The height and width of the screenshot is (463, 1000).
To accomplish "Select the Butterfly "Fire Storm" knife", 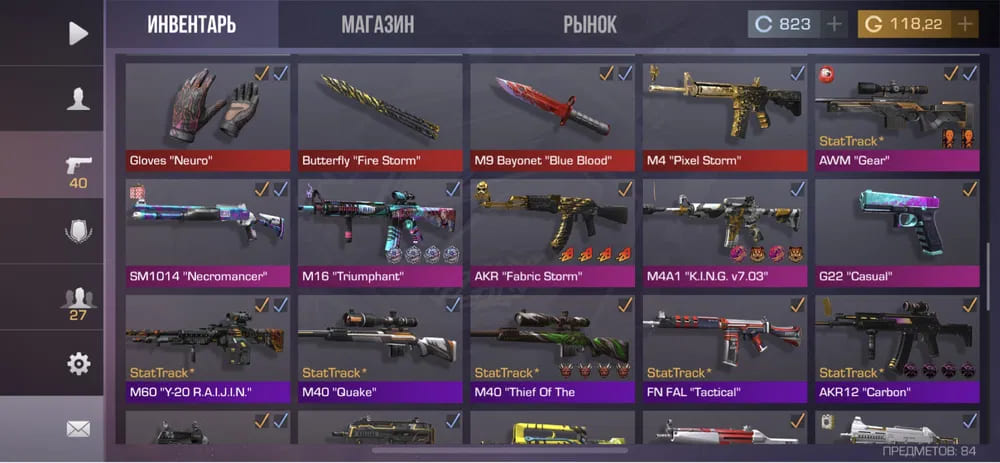I will tap(380, 116).
